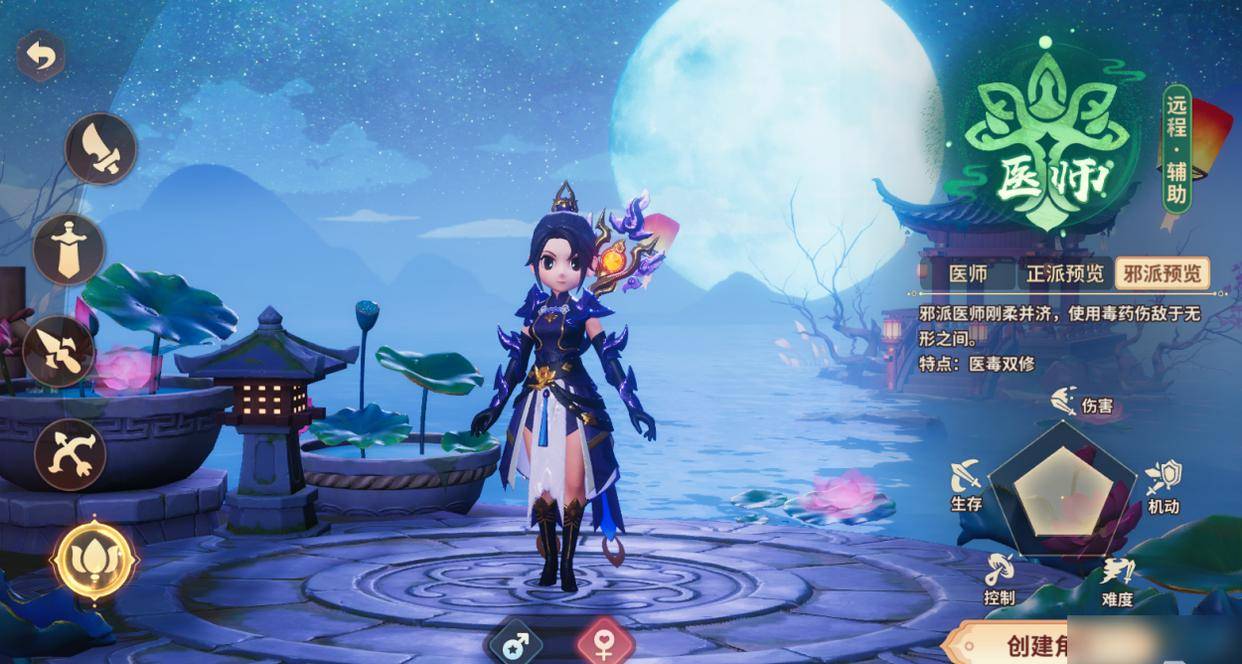The height and width of the screenshot is (664, 1242).
Task: Open the 正派预览 preview tab
Action: (1066, 274)
